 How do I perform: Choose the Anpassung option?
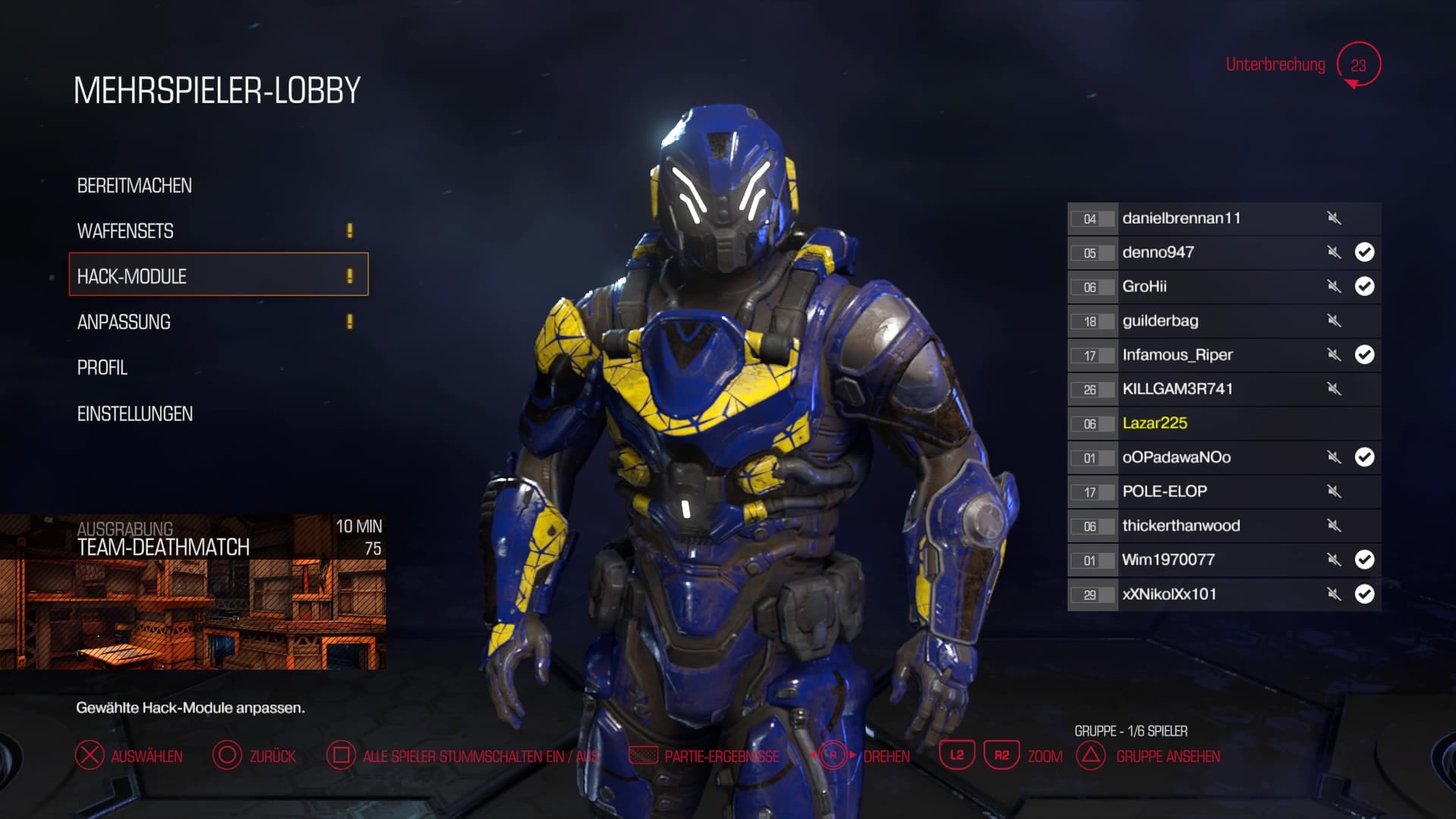click(x=124, y=322)
